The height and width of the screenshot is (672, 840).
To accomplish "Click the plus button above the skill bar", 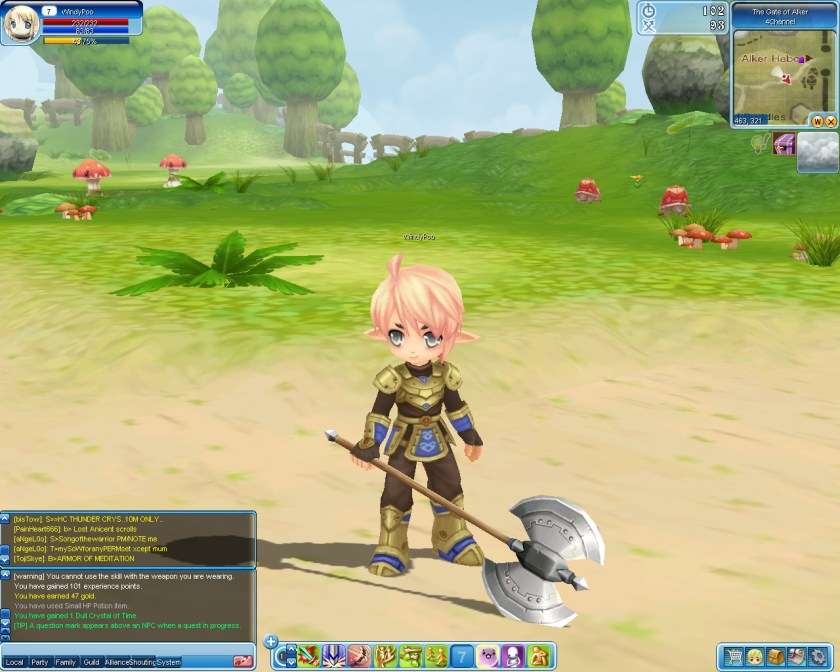I will pyautogui.click(x=271, y=641).
